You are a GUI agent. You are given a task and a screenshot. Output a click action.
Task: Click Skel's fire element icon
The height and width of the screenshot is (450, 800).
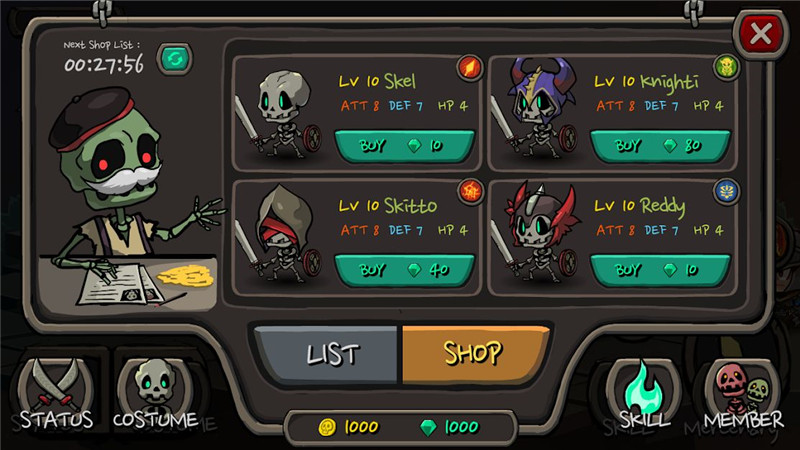pyautogui.click(x=470, y=68)
